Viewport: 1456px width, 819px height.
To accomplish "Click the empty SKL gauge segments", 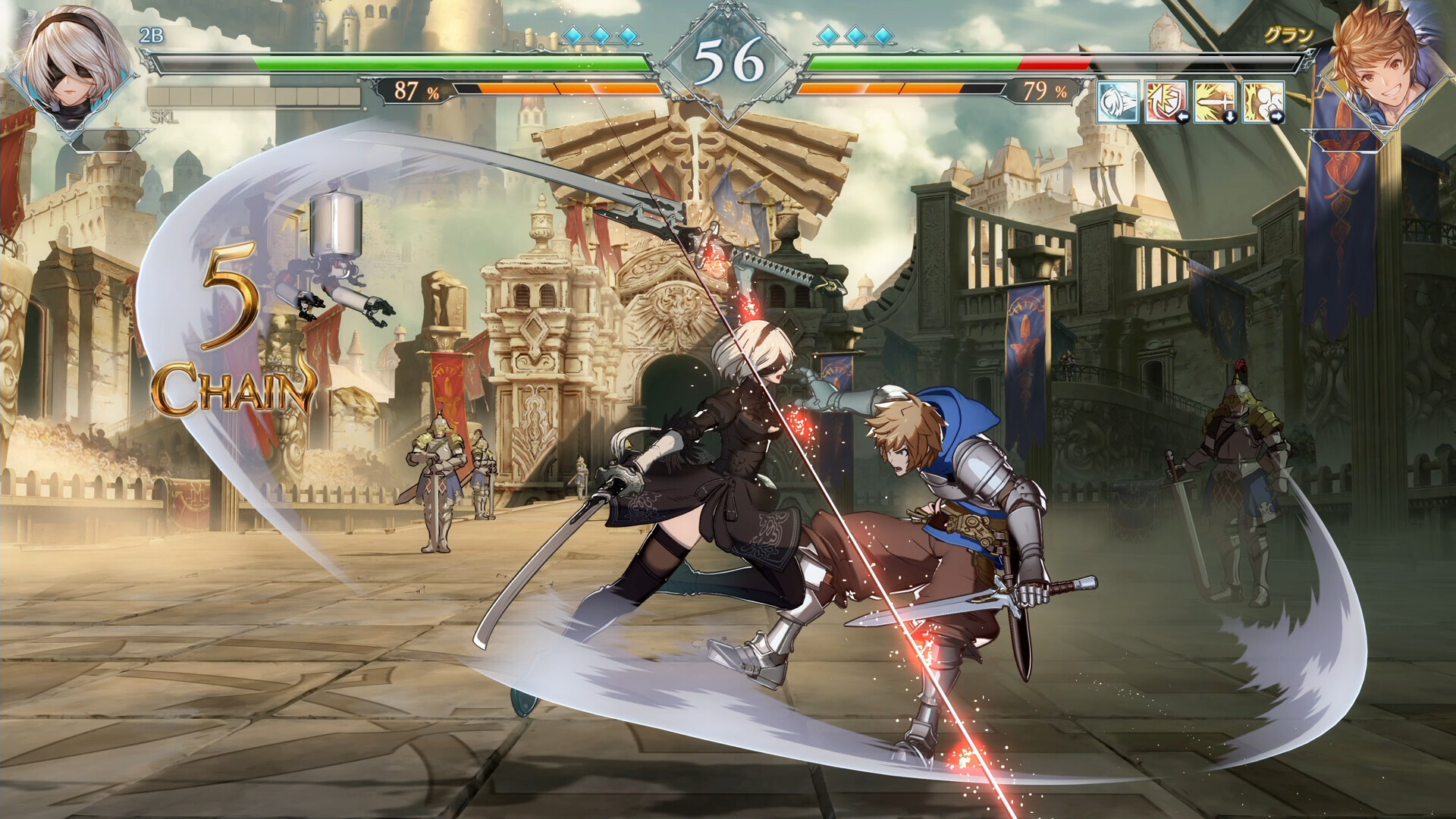I will pyautogui.click(x=250, y=94).
